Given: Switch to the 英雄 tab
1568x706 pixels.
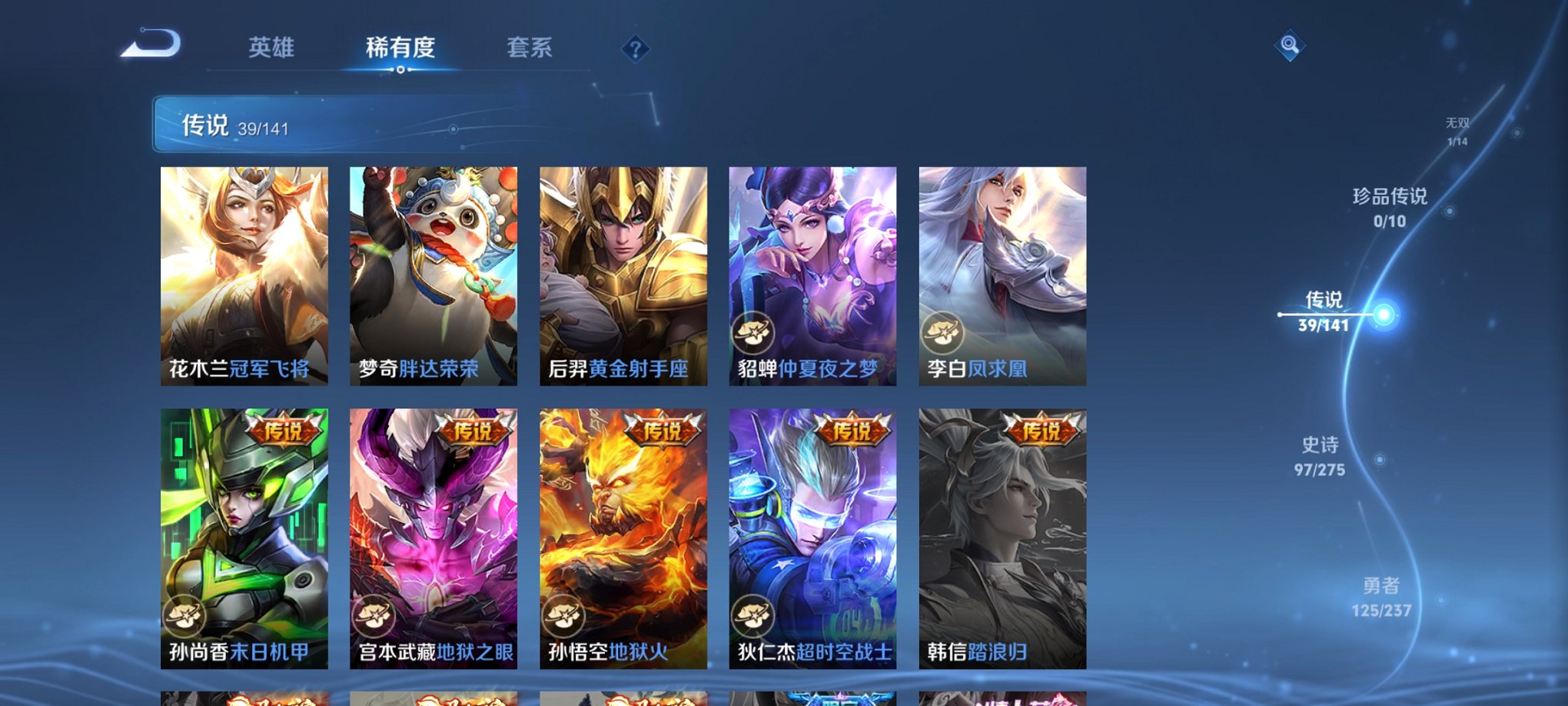Looking at the screenshot, I should point(272,48).
